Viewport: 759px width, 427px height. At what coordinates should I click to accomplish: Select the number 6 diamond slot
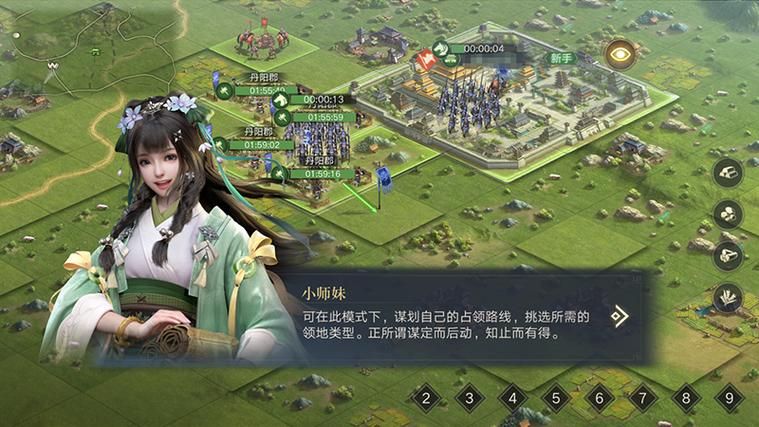pos(599,398)
